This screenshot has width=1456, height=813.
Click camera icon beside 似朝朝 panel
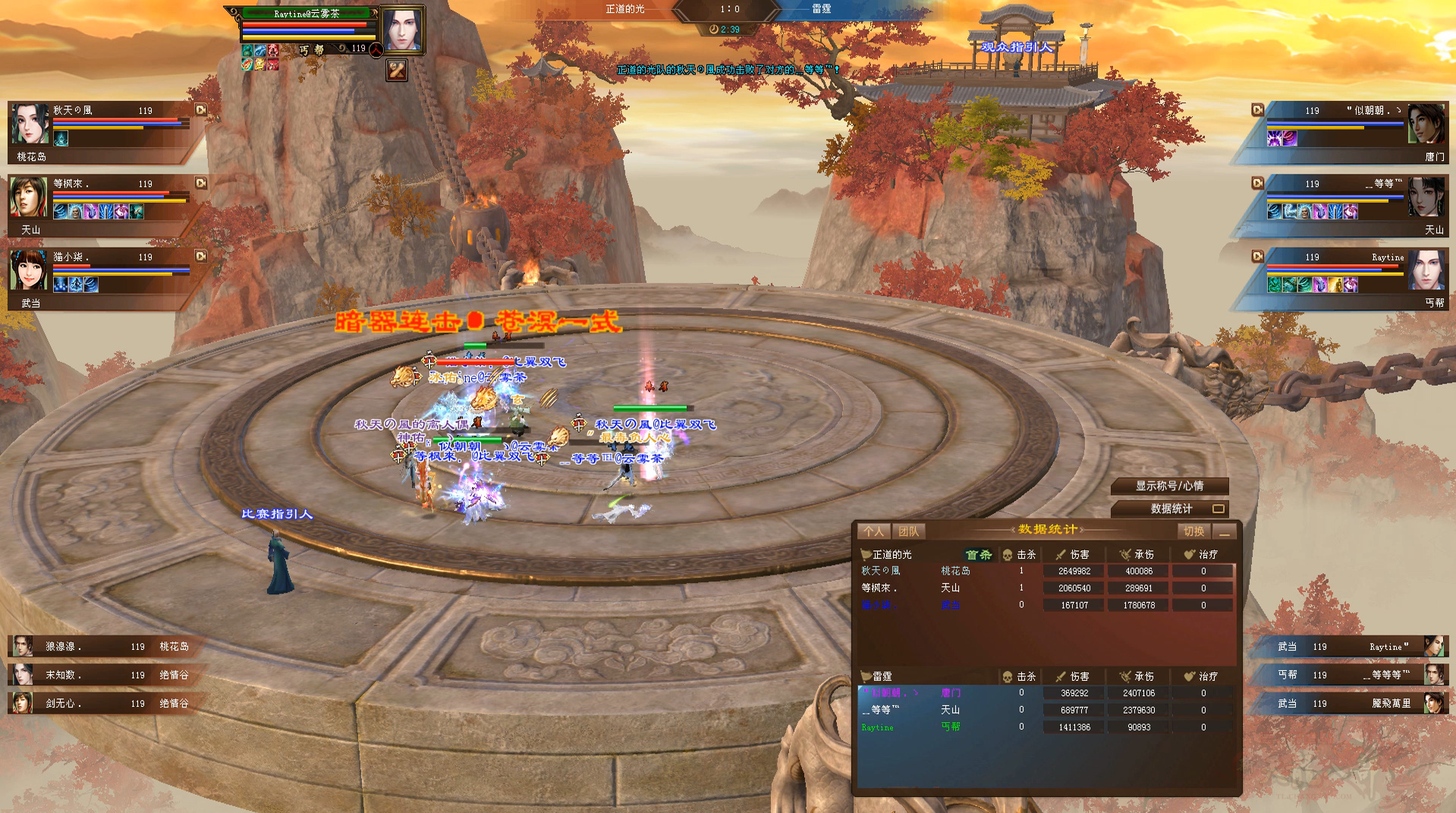click(1257, 110)
